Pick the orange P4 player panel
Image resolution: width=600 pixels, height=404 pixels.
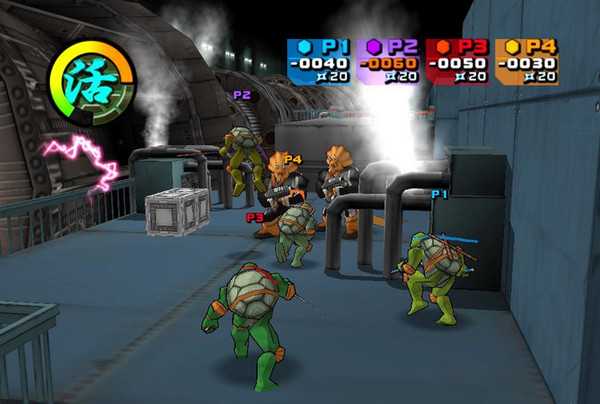click(526, 61)
